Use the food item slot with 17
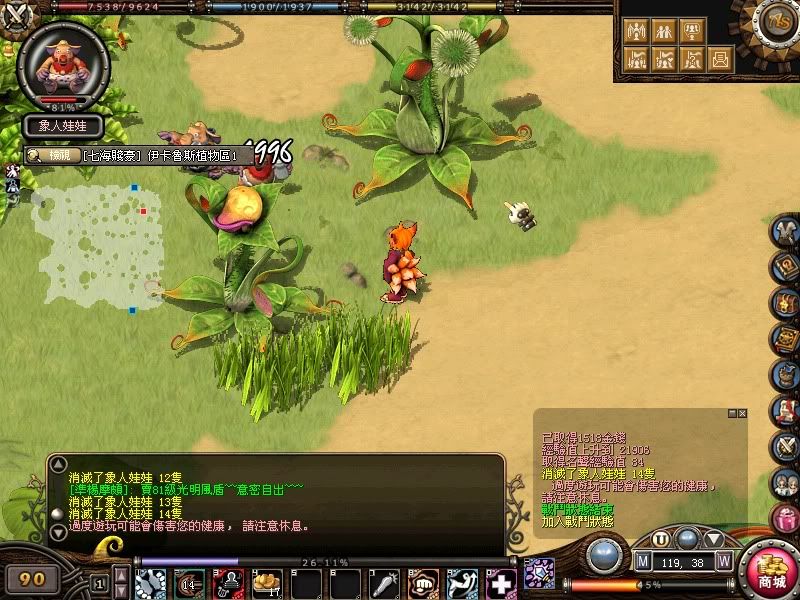Image resolution: width=800 pixels, height=600 pixels. click(267, 581)
